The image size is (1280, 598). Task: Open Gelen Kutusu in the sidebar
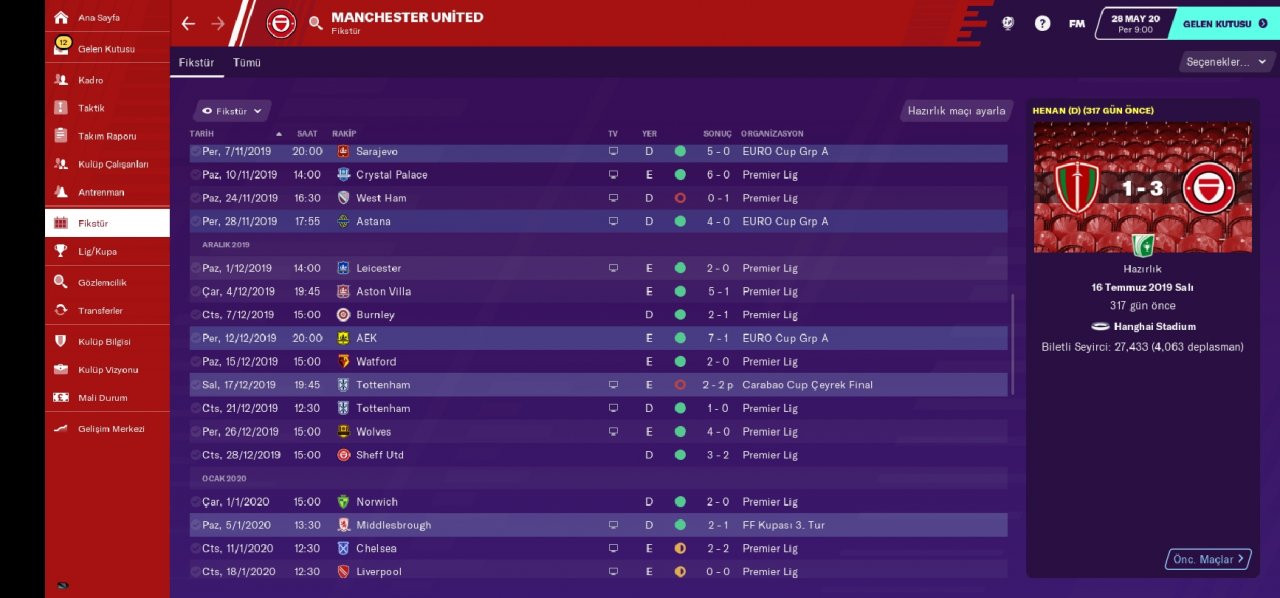click(x=105, y=49)
